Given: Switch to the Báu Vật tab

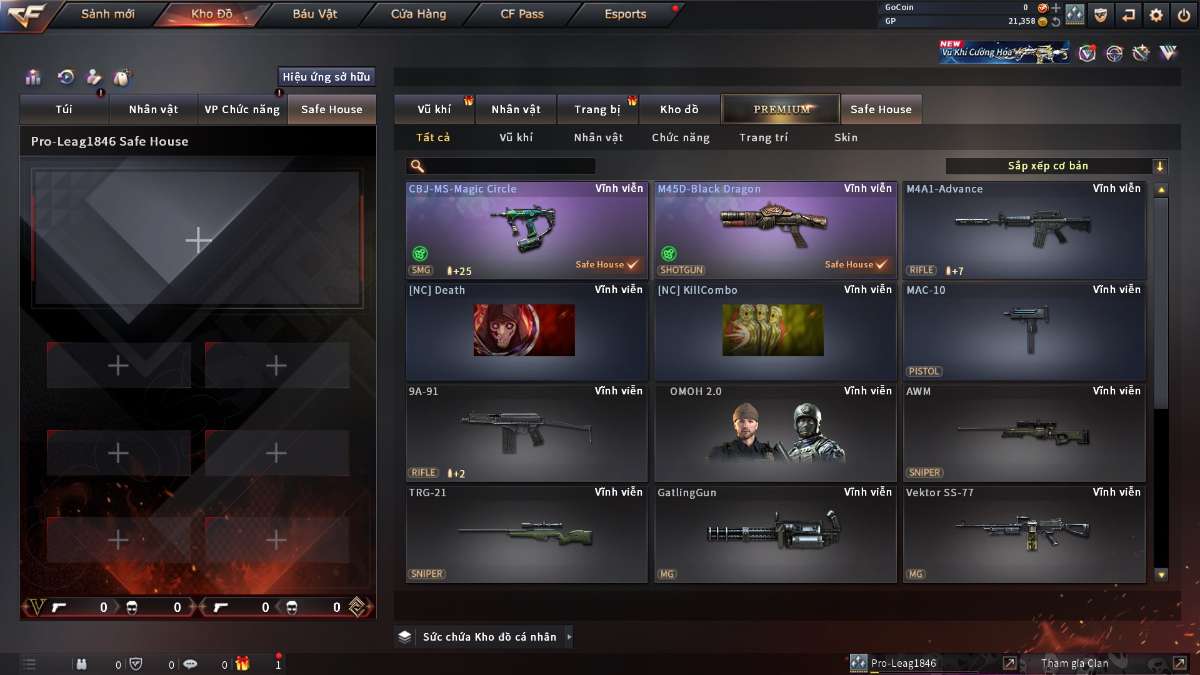Looking at the screenshot, I should (x=315, y=14).
